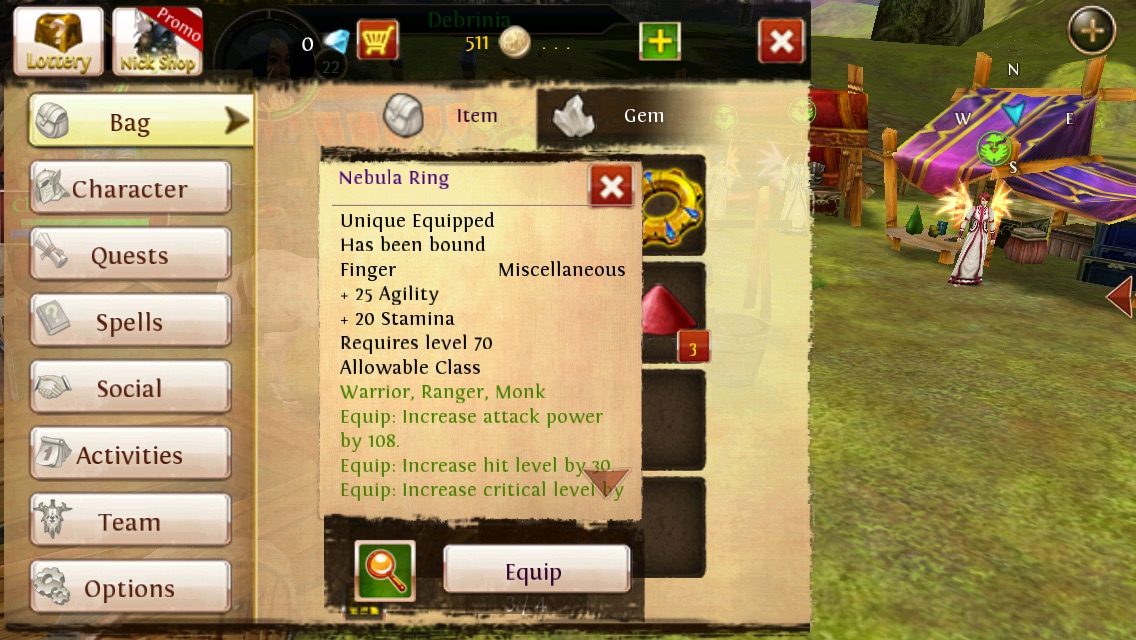The height and width of the screenshot is (640, 1136).
Task: Open the Options menu
Action: pyautogui.click(x=130, y=588)
